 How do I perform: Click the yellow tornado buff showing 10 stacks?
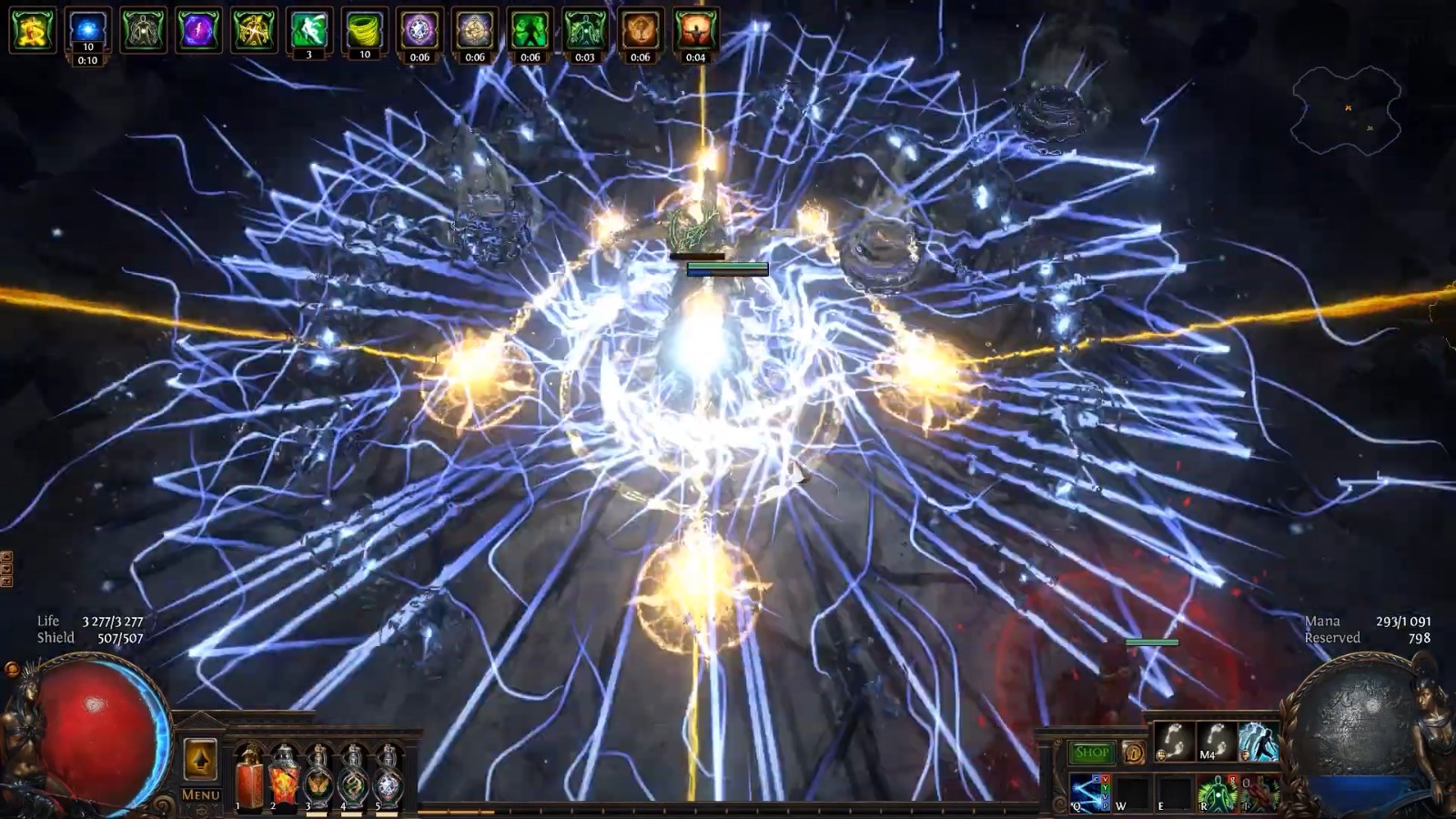click(x=364, y=29)
